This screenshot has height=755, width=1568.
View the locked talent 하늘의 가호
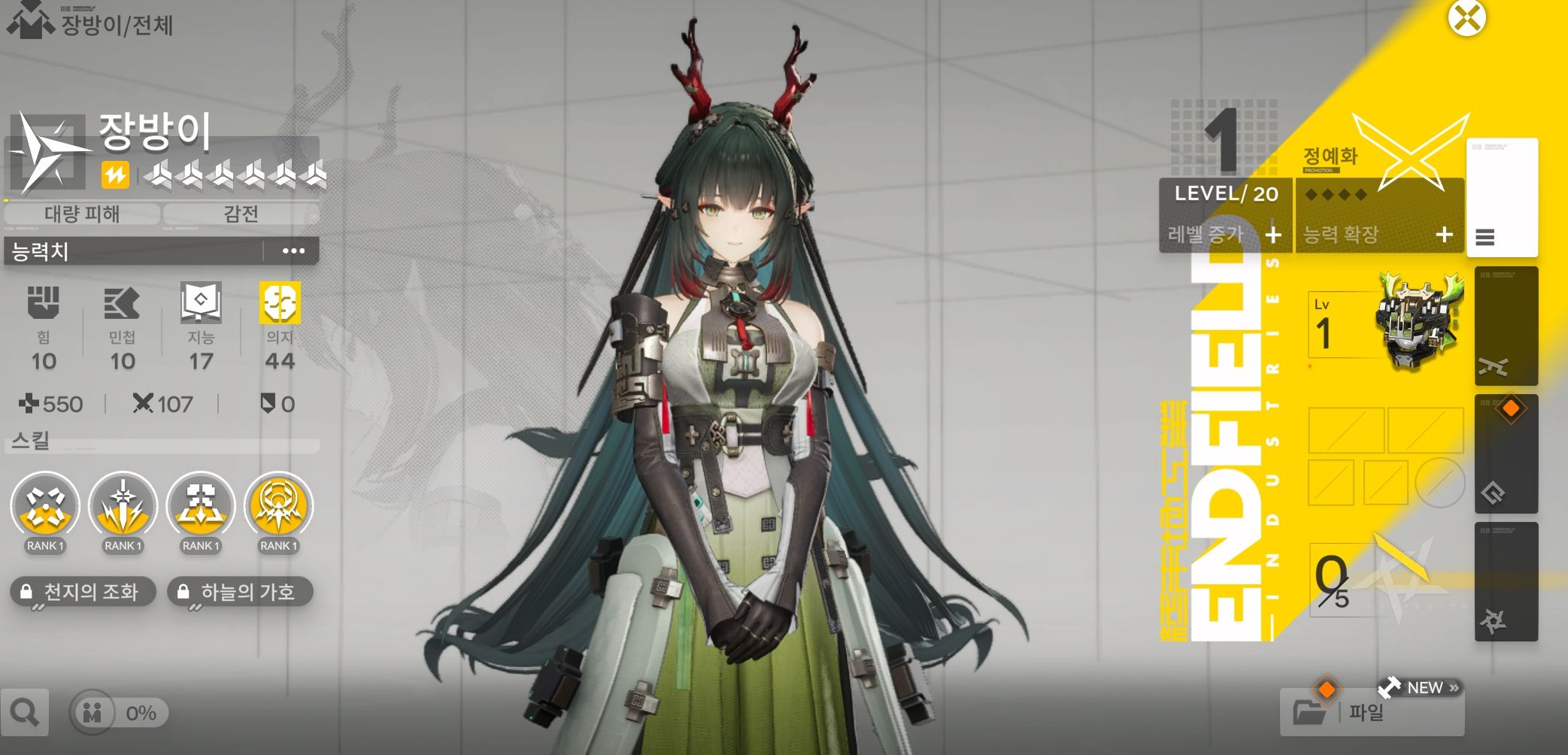[x=240, y=592]
